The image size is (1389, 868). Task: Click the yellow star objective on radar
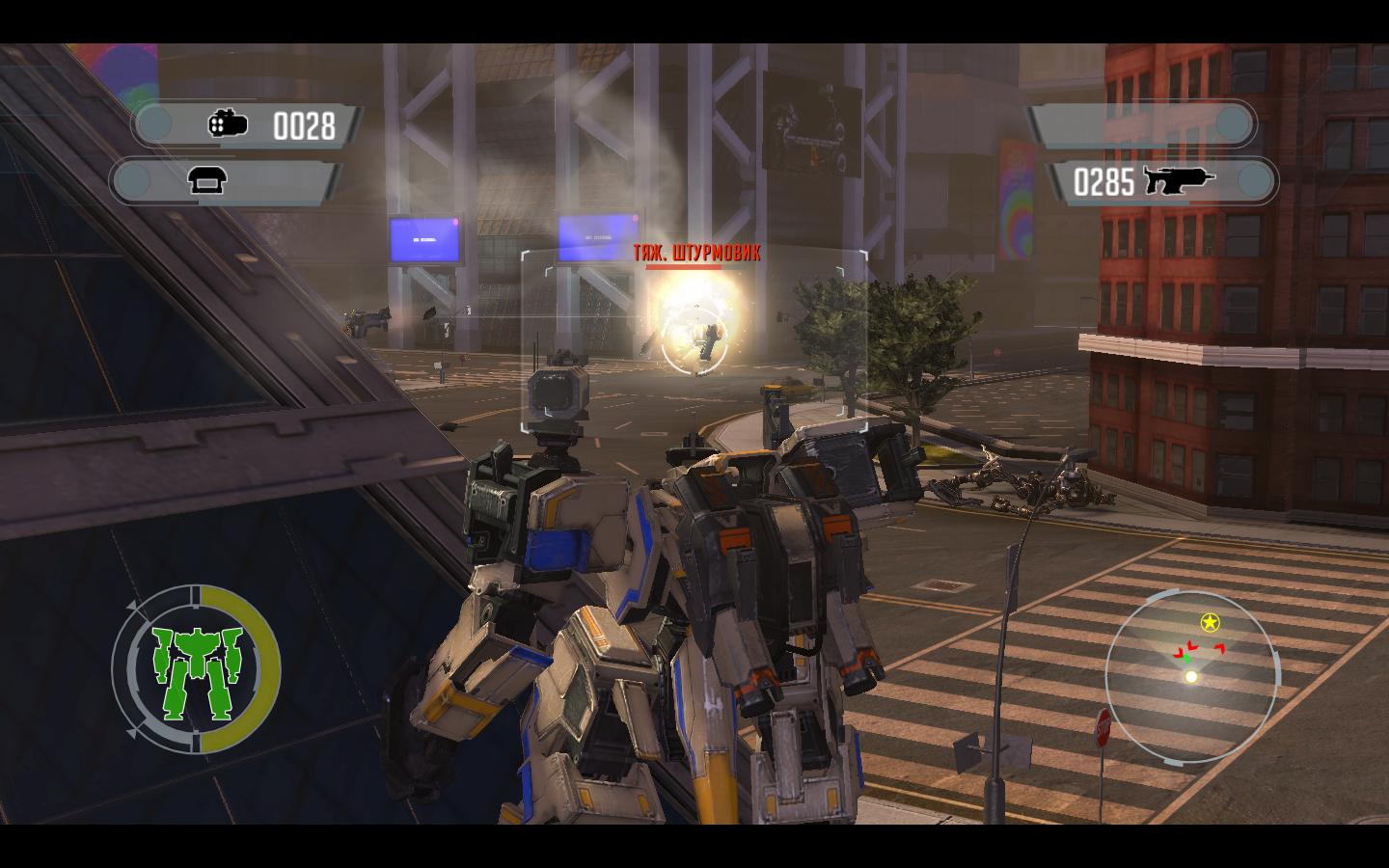1209,622
